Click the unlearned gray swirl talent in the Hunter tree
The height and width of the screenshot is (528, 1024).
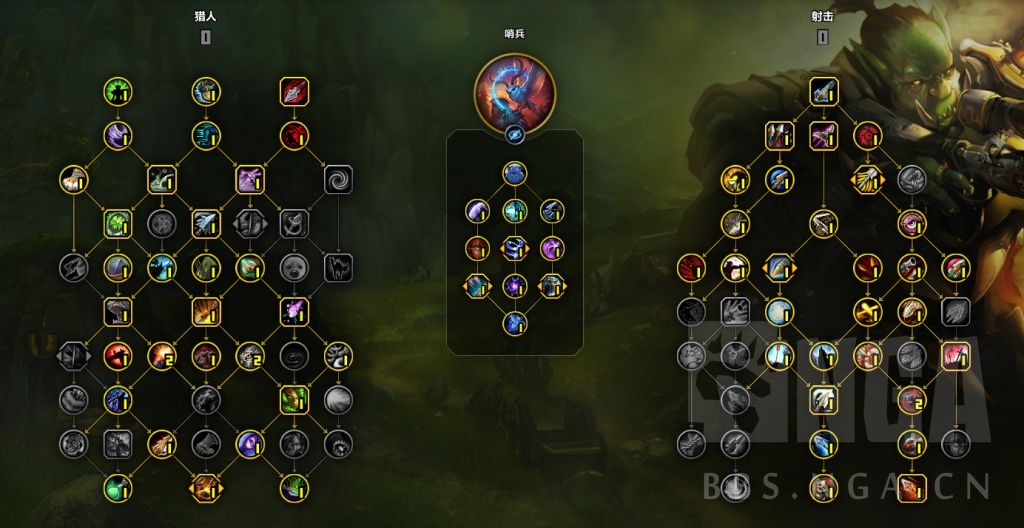tap(338, 180)
